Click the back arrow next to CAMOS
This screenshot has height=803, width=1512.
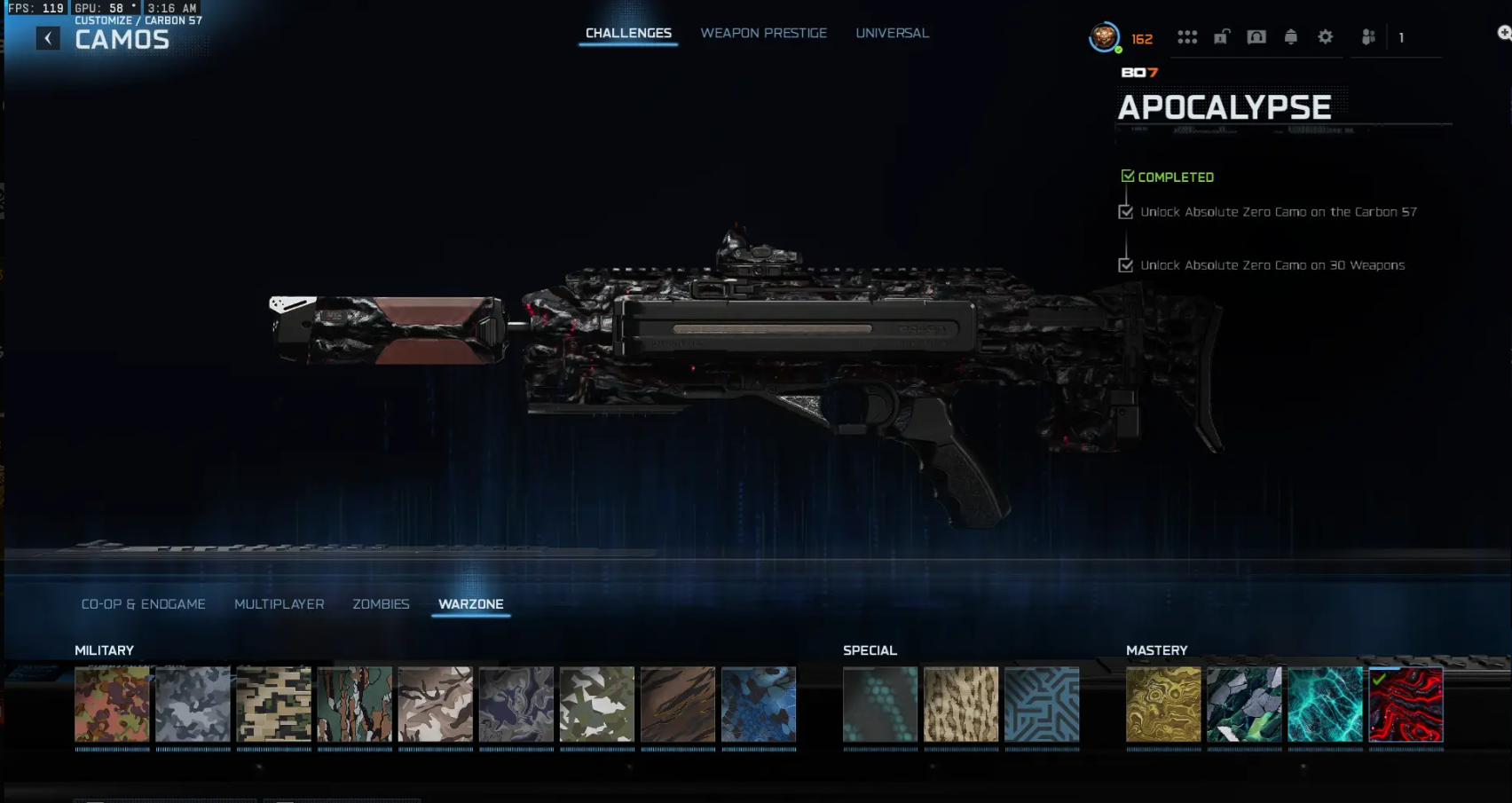click(x=47, y=38)
